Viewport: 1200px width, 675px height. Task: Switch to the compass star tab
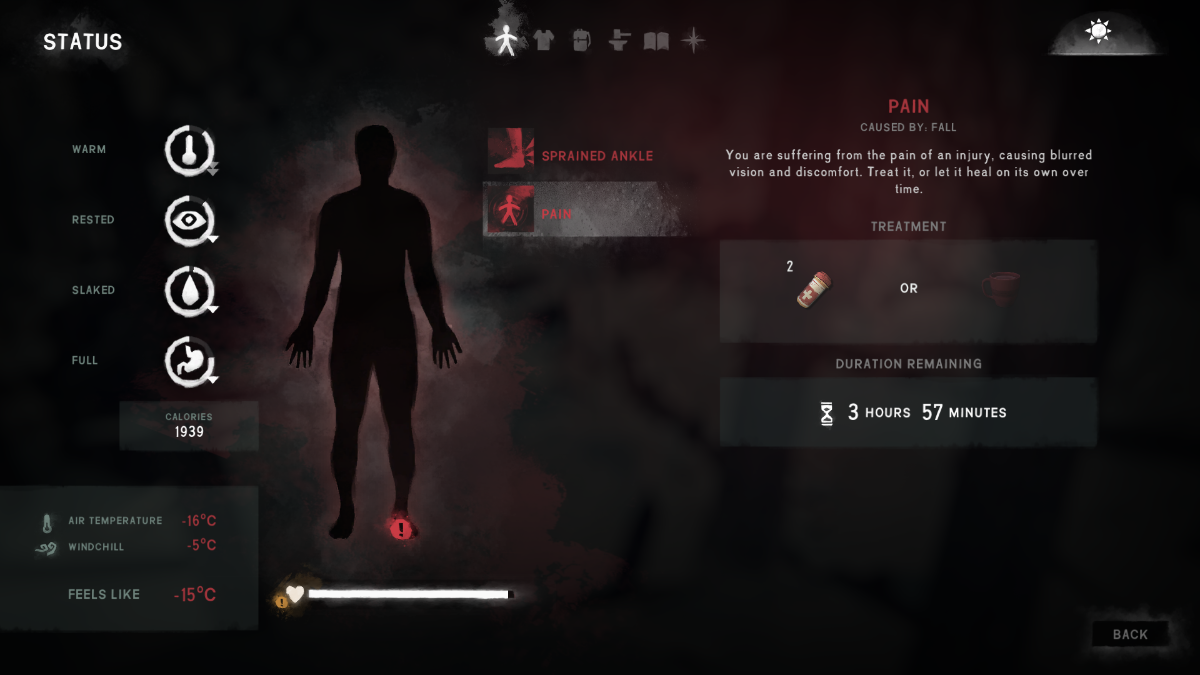[x=692, y=40]
